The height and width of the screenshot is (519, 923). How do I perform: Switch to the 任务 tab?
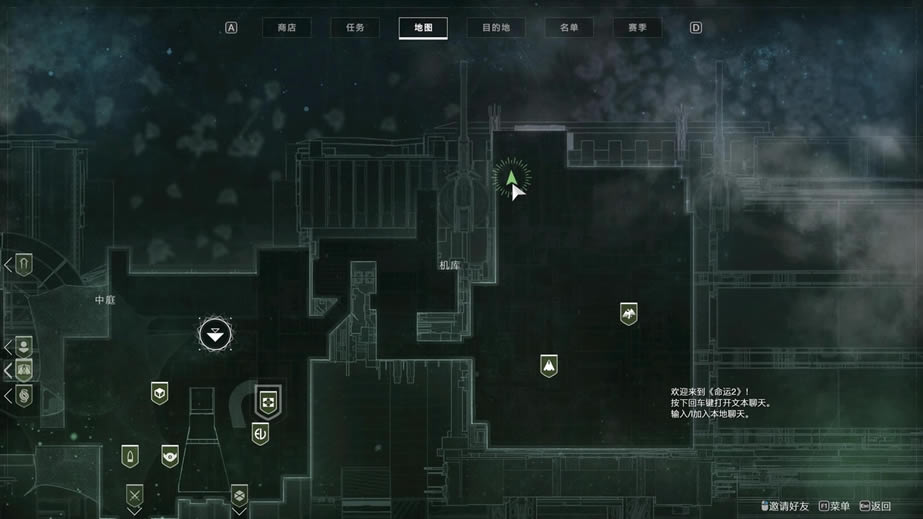coord(355,28)
